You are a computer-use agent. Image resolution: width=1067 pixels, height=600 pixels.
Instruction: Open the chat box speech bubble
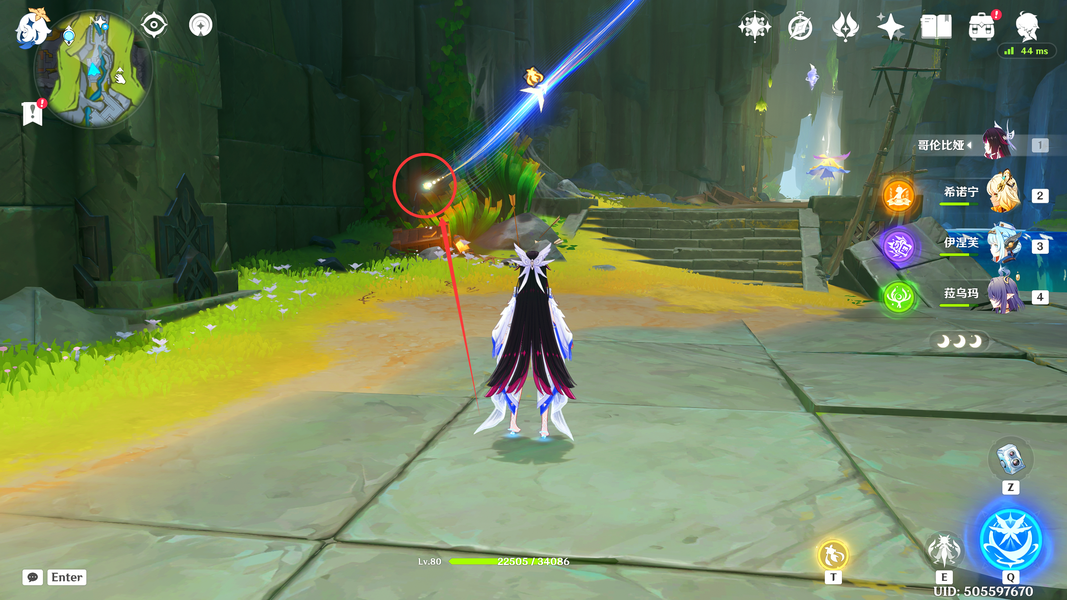point(33,577)
